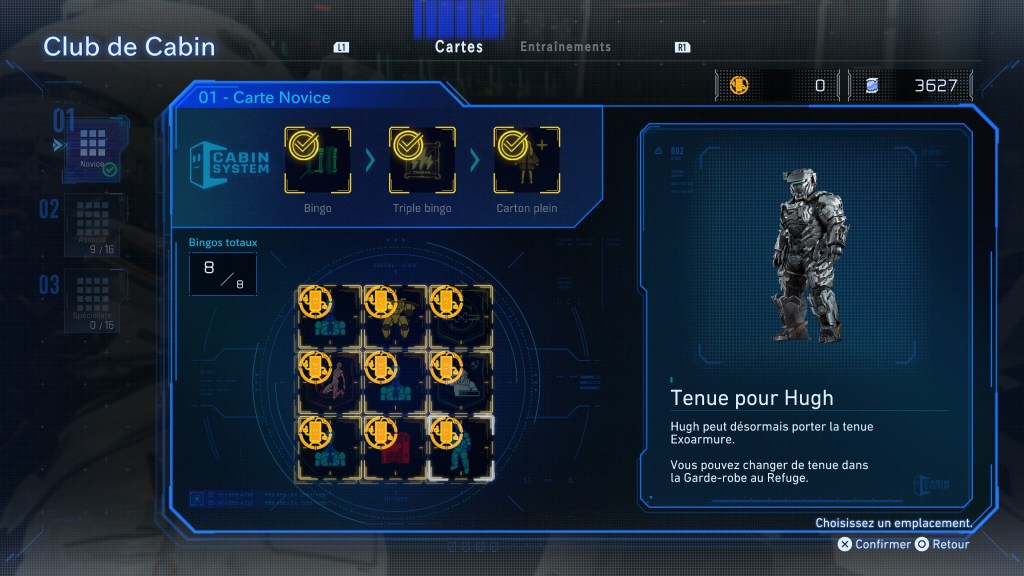
Task: Open the Entraînements tab
Action: (565, 47)
